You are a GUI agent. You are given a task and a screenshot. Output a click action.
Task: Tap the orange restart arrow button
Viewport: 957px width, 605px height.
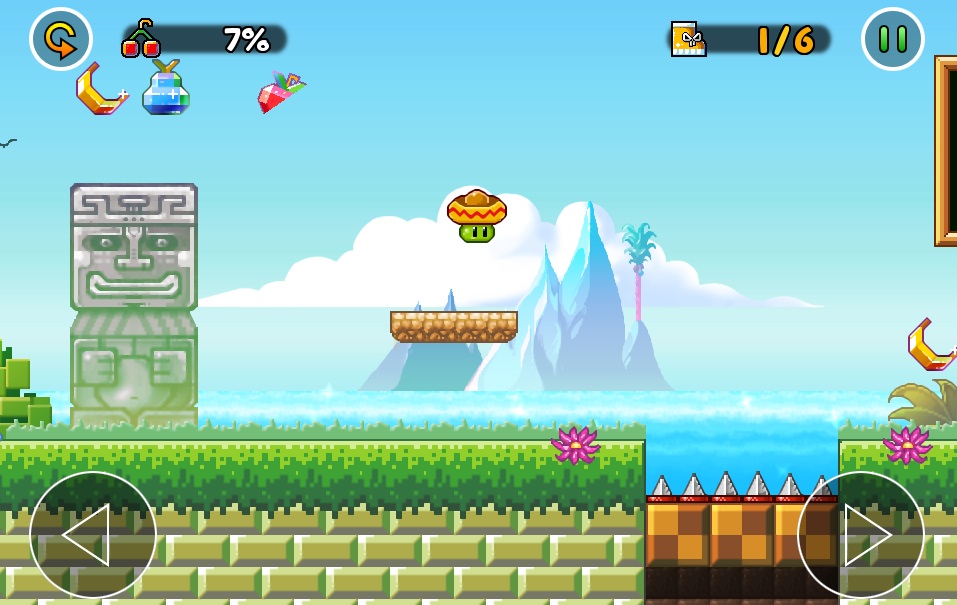[61, 39]
